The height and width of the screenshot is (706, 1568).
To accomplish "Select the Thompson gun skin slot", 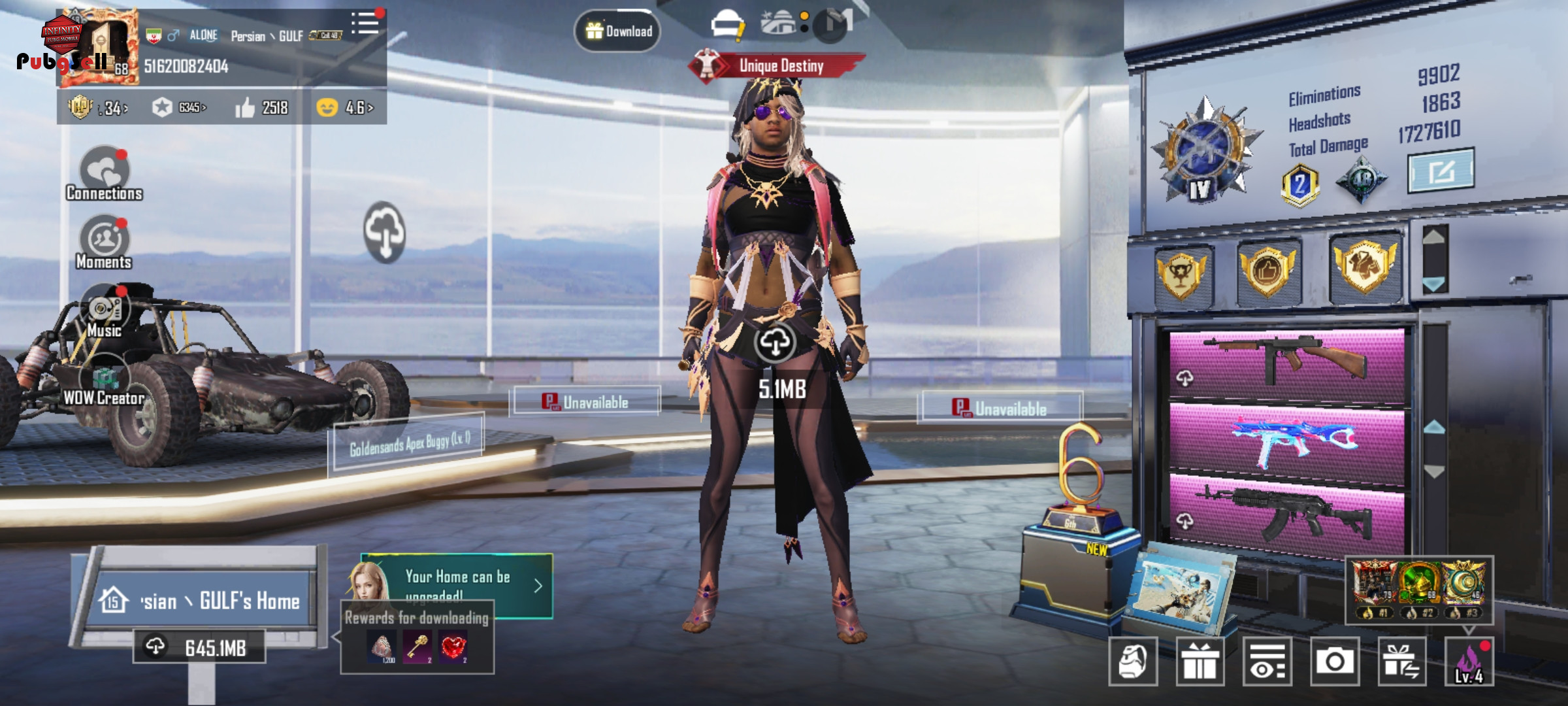I will click(1286, 365).
